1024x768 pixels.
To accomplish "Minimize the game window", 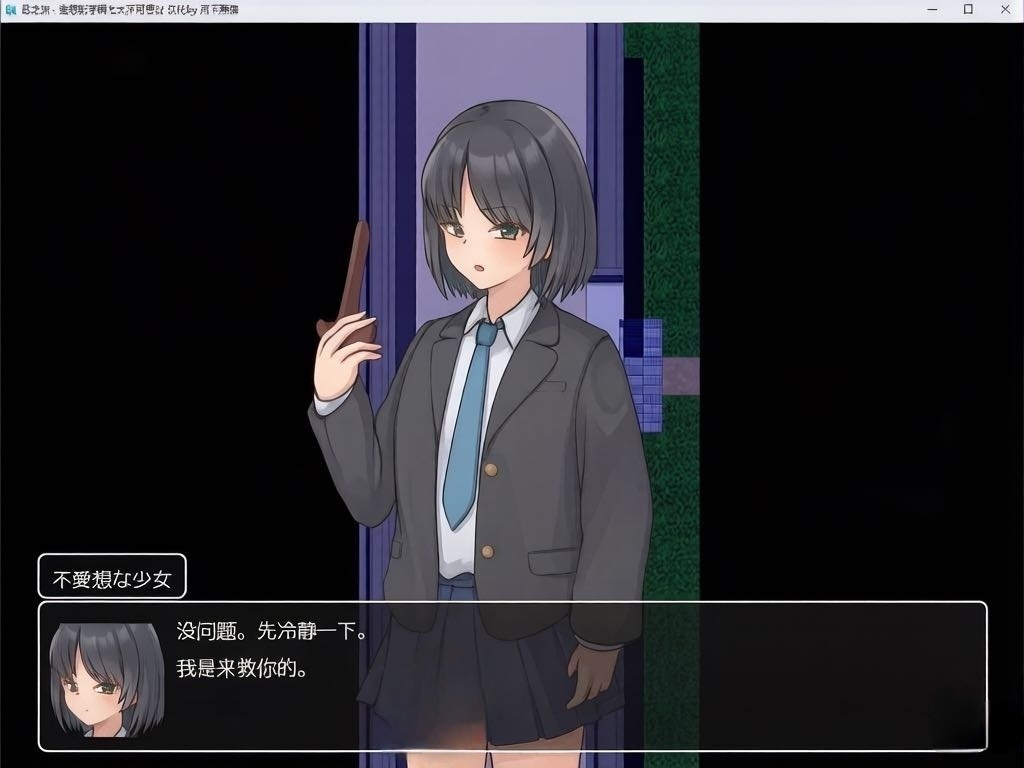I will pos(933,10).
